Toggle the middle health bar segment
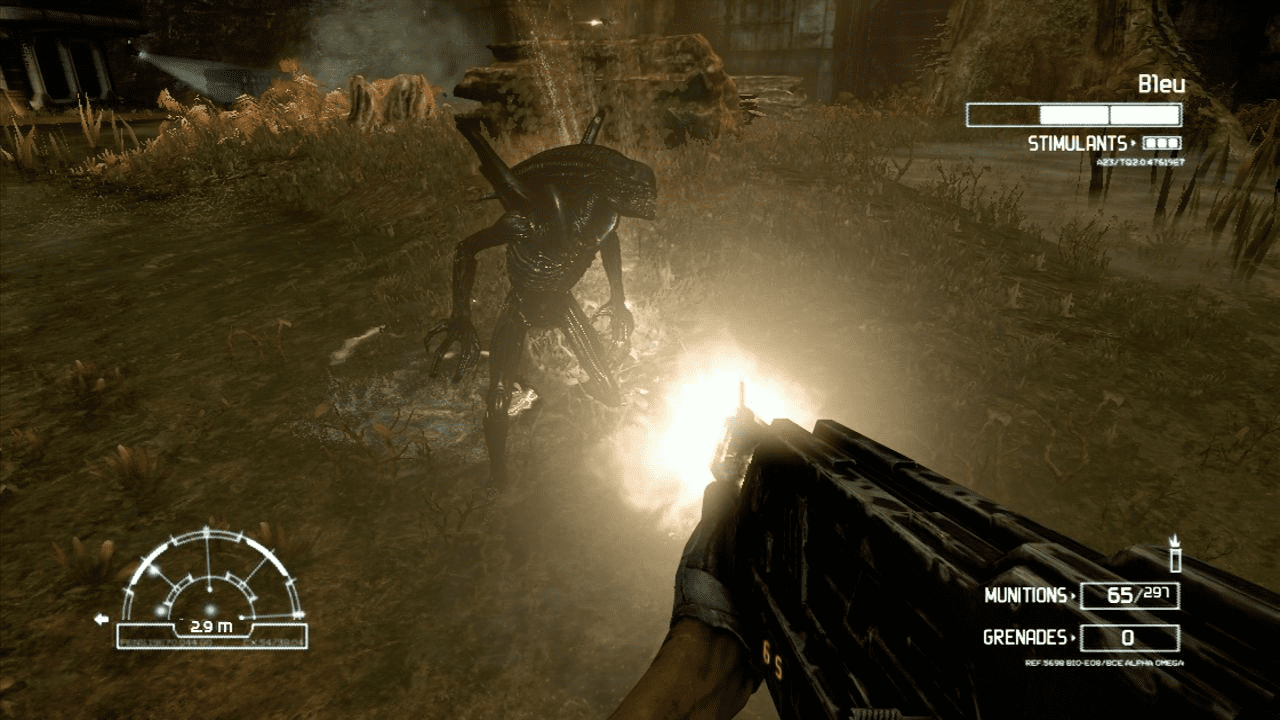Viewport: 1280px width, 720px height. tap(1074, 113)
